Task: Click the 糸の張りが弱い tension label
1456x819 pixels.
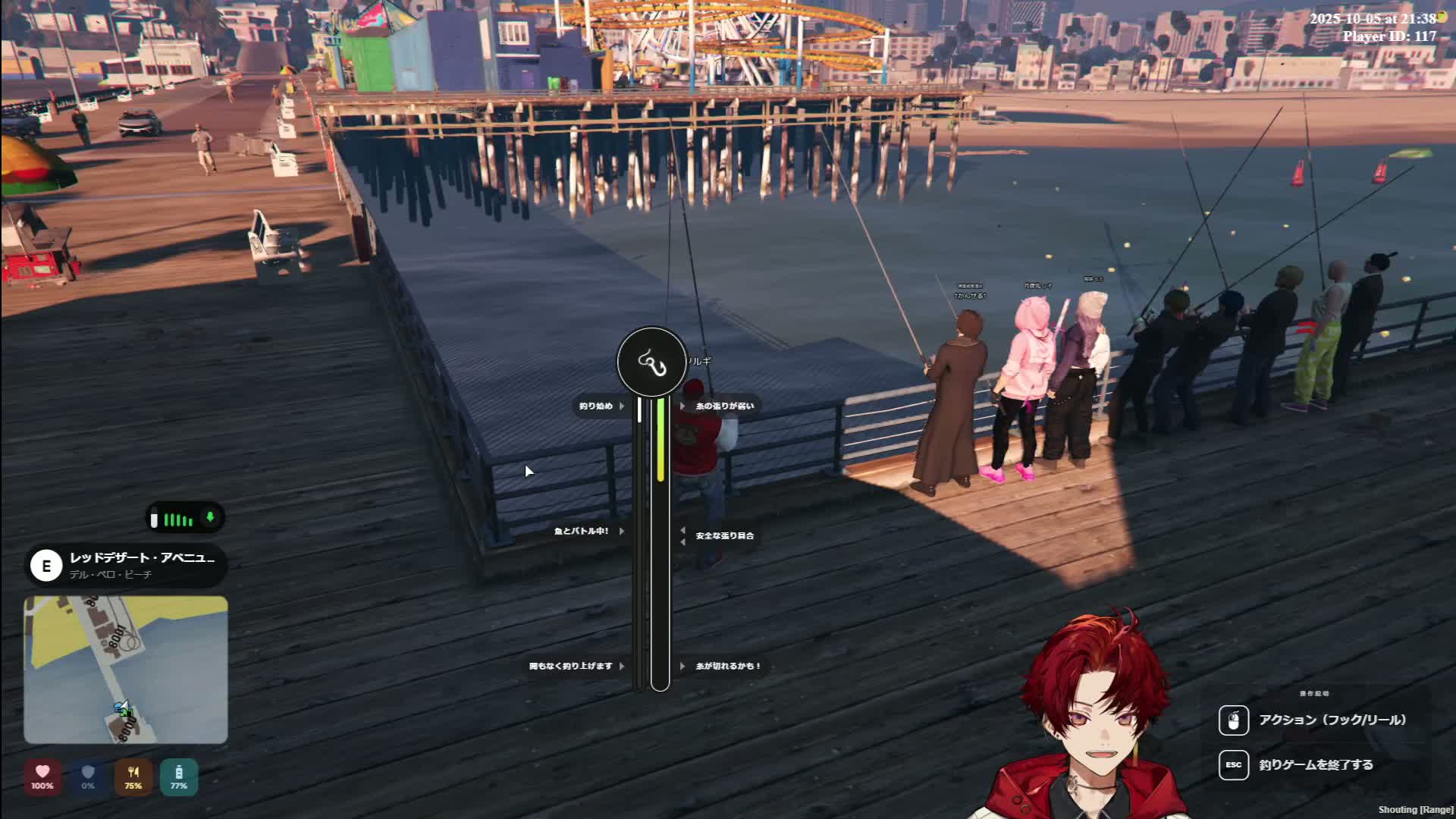Action: click(724, 406)
